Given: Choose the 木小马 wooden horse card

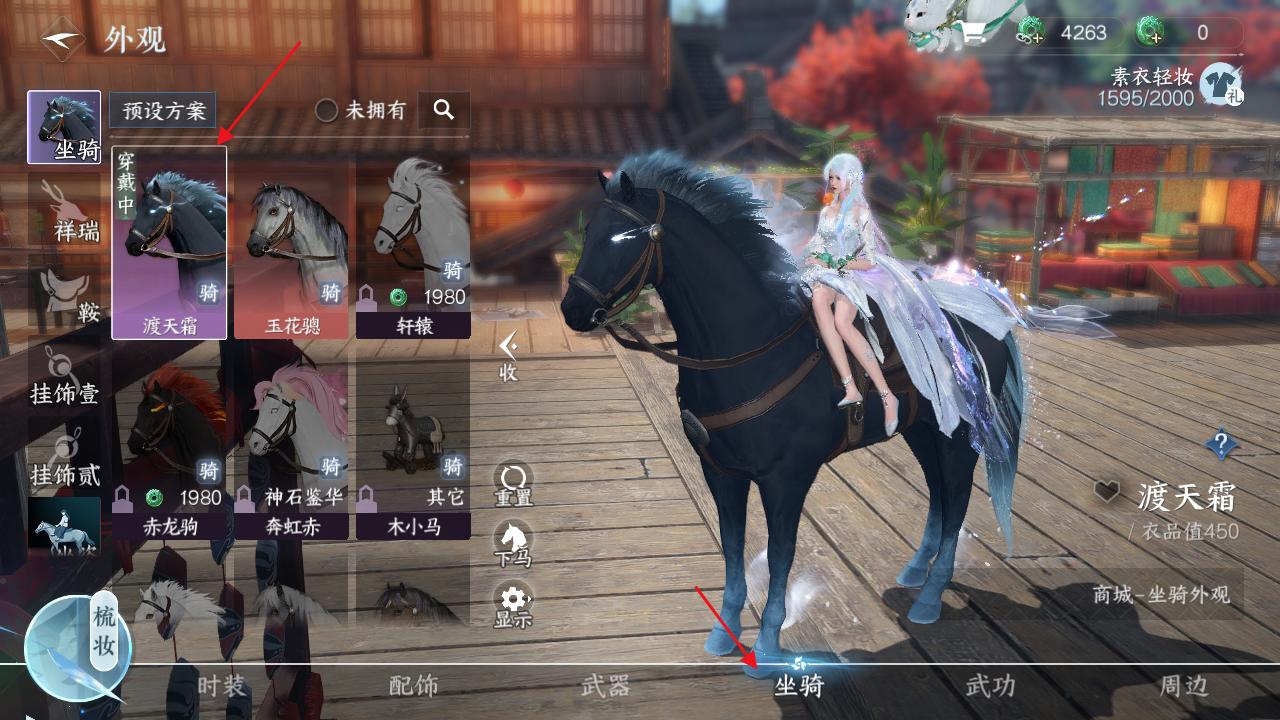Looking at the screenshot, I should coord(413,450).
